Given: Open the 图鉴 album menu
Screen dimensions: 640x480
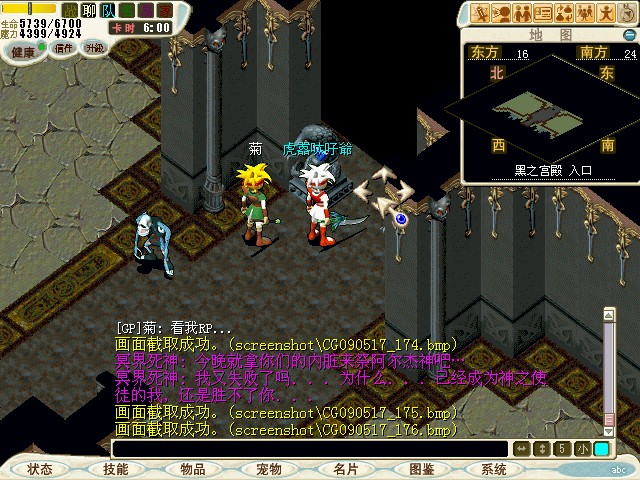Looking at the screenshot, I should point(421,469).
